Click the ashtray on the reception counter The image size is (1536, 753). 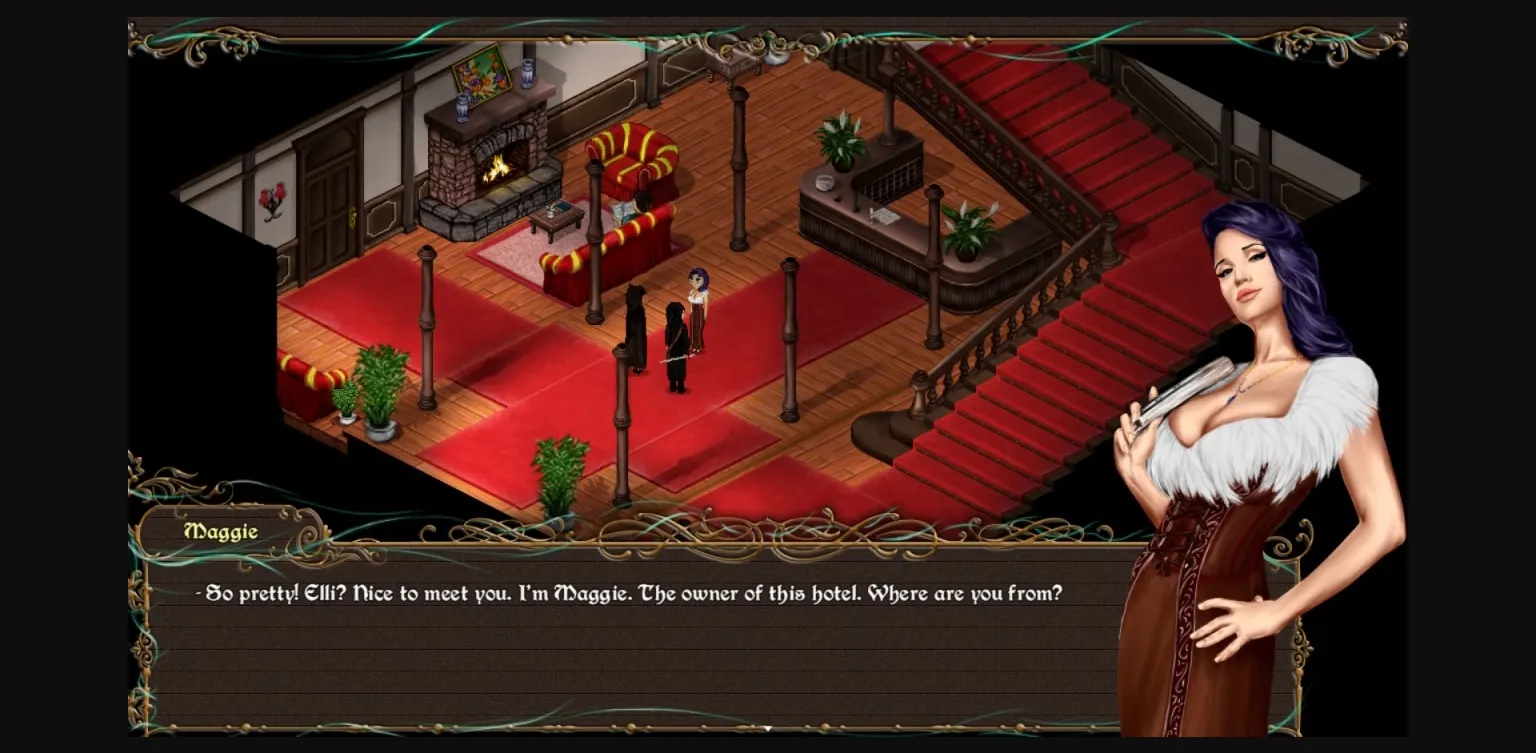[x=824, y=181]
